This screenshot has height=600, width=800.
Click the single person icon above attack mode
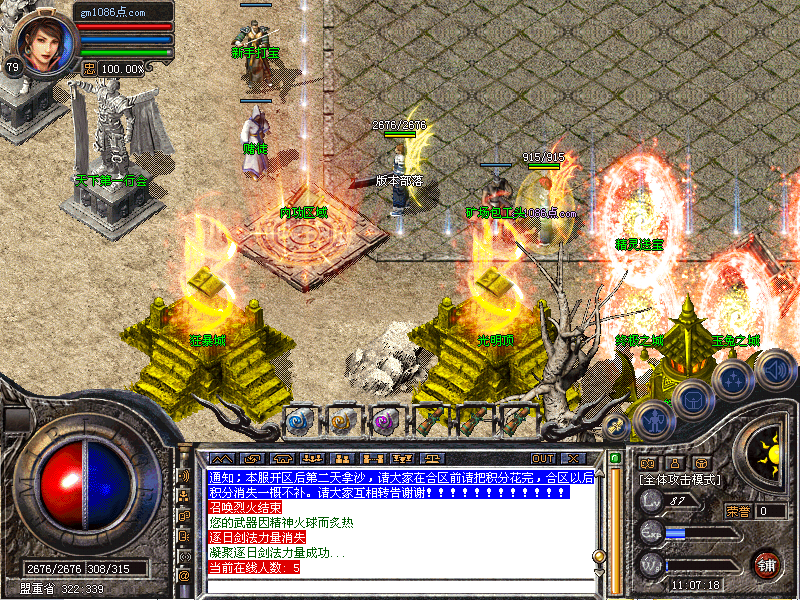[674, 463]
